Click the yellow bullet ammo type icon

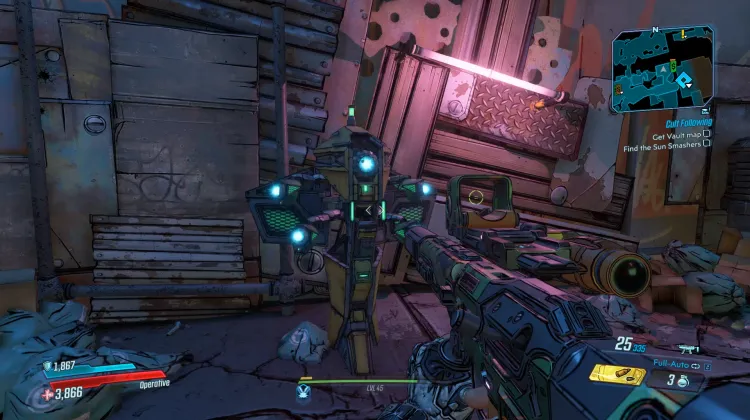[x=617, y=374]
